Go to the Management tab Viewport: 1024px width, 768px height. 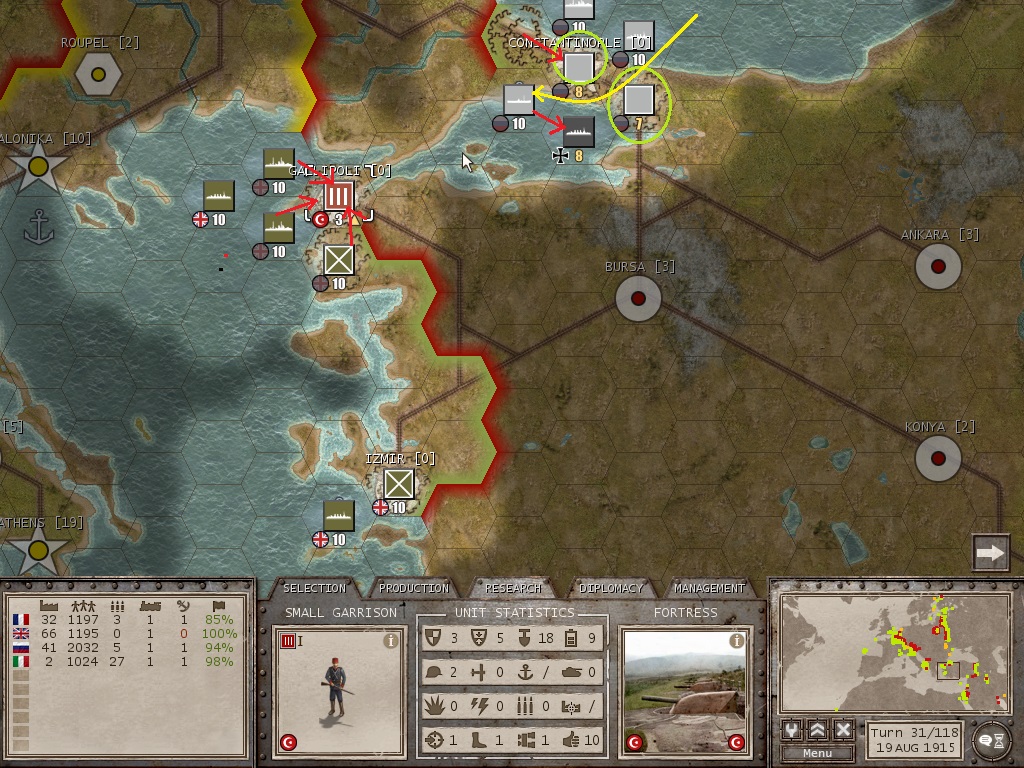[x=708, y=588]
